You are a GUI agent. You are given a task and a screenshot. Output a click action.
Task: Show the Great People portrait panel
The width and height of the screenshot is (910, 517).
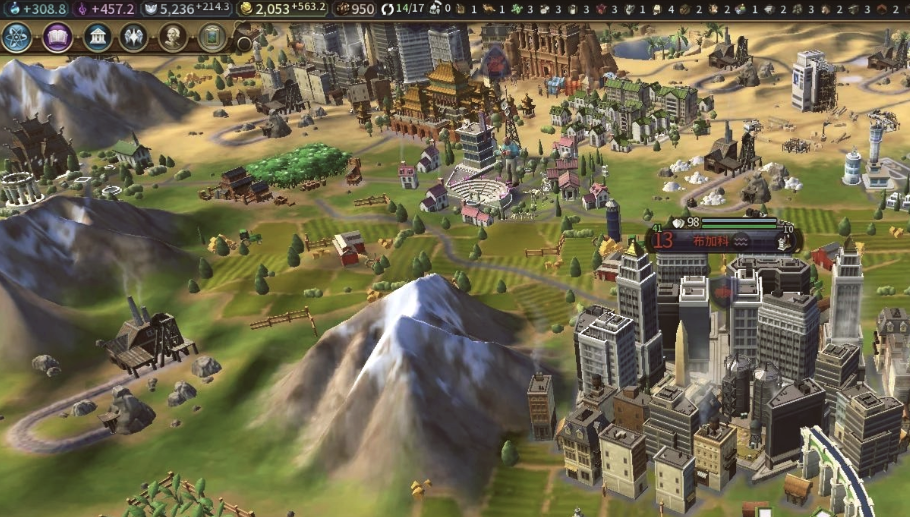coord(173,38)
